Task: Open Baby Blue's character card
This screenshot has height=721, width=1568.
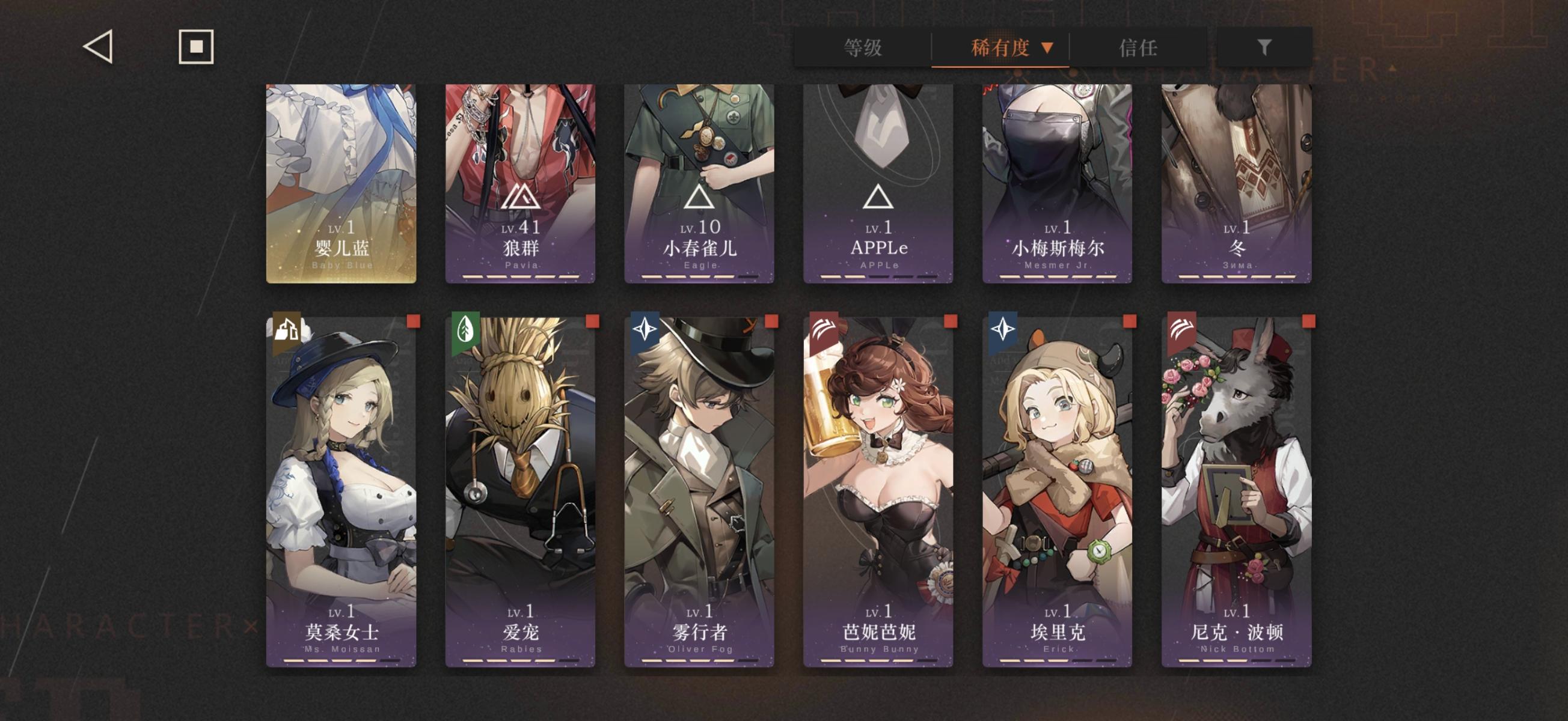Action: click(x=341, y=183)
